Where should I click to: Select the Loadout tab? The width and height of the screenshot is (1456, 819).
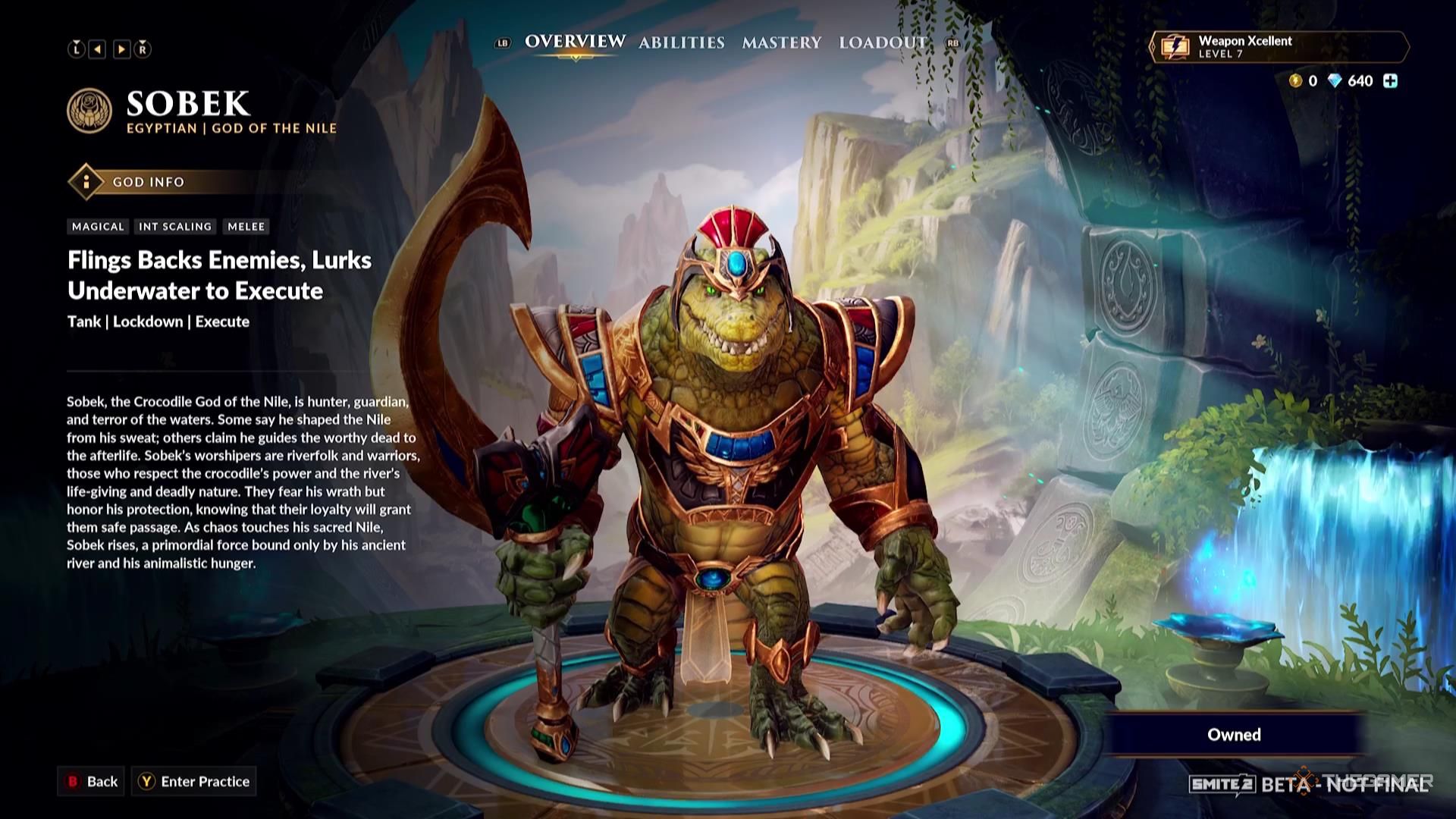coord(883,42)
